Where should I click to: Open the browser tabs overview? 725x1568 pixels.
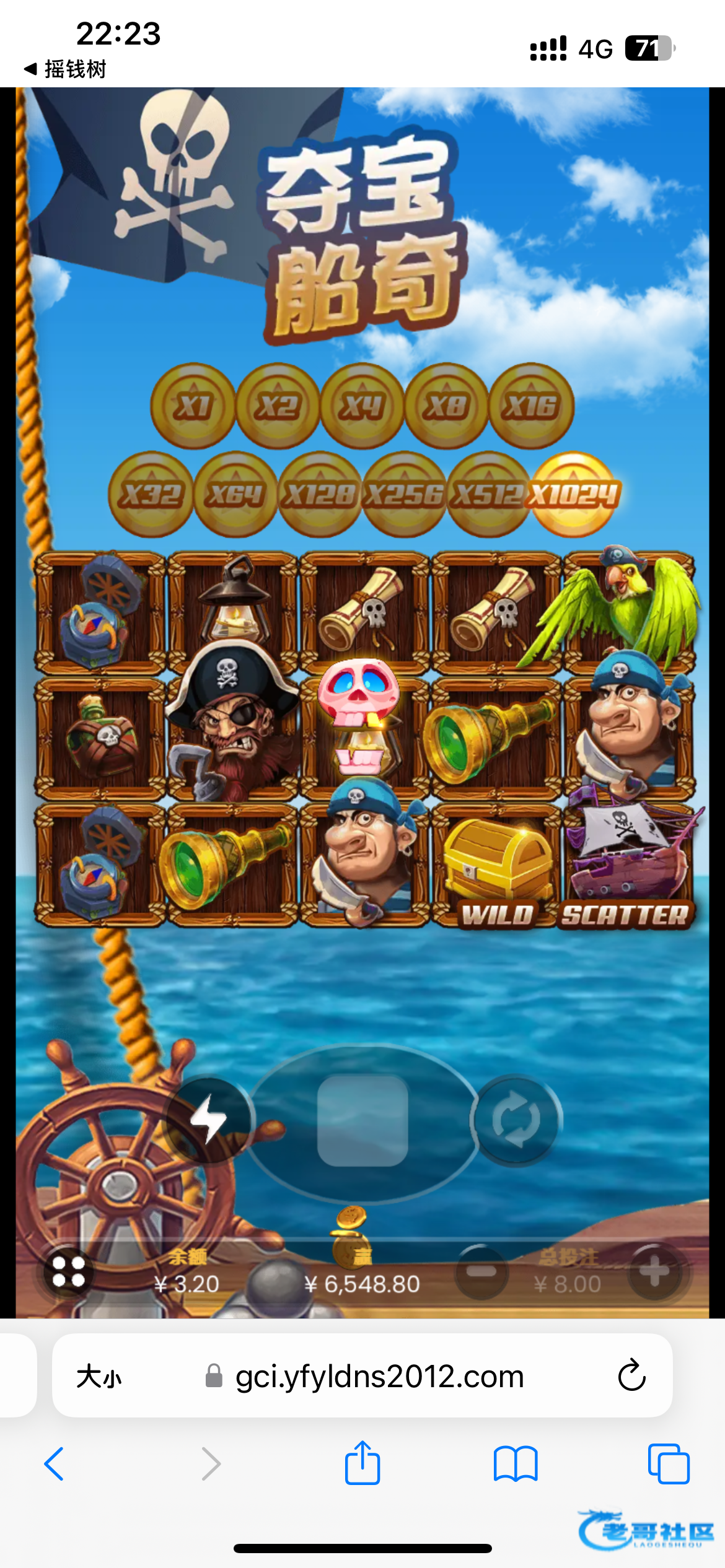click(668, 1464)
